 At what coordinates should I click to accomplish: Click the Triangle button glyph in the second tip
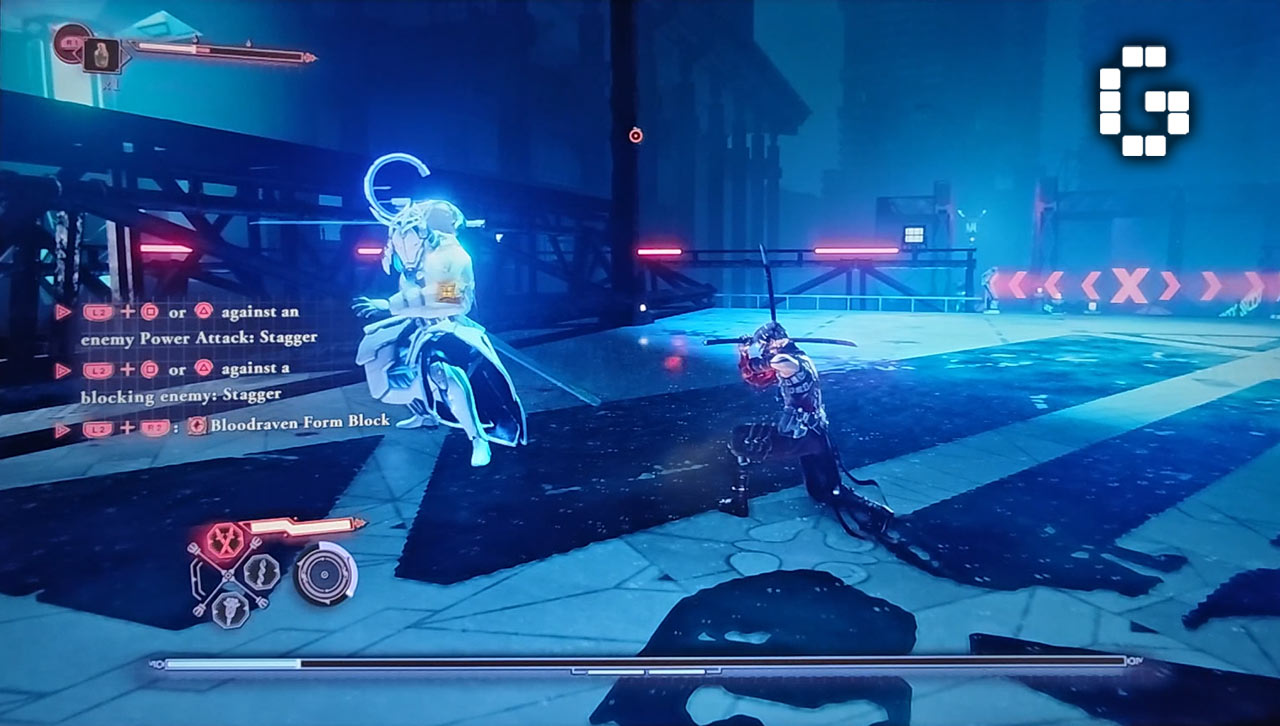tap(204, 369)
